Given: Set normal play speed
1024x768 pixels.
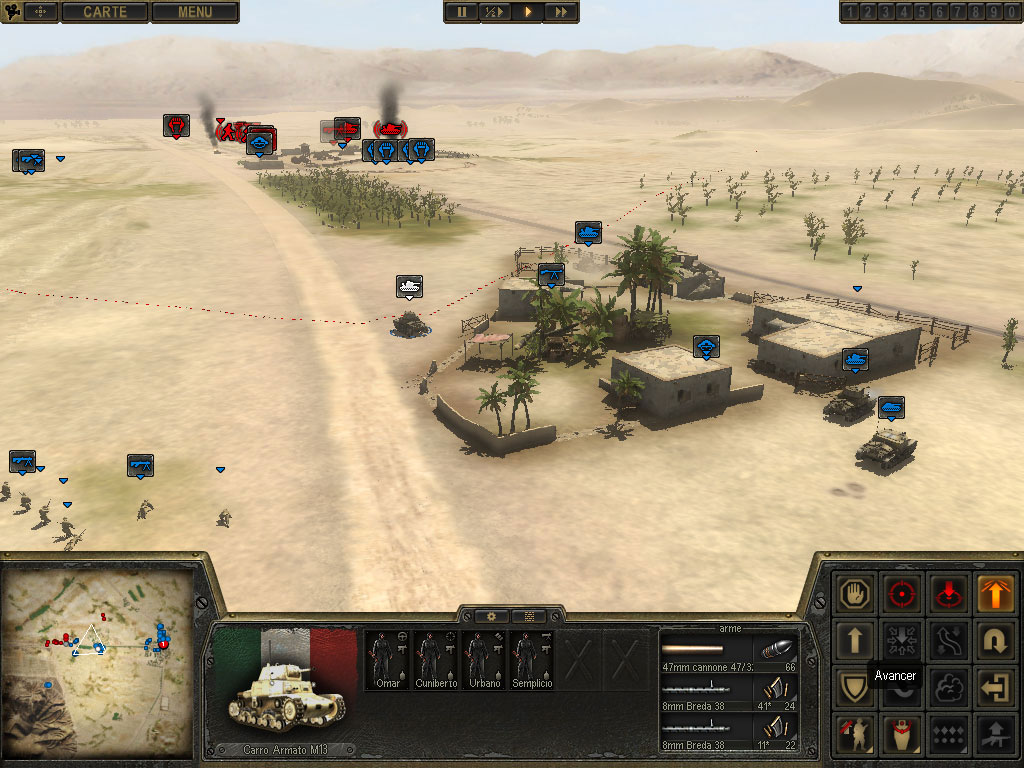Looking at the screenshot, I should pos(527,12).
